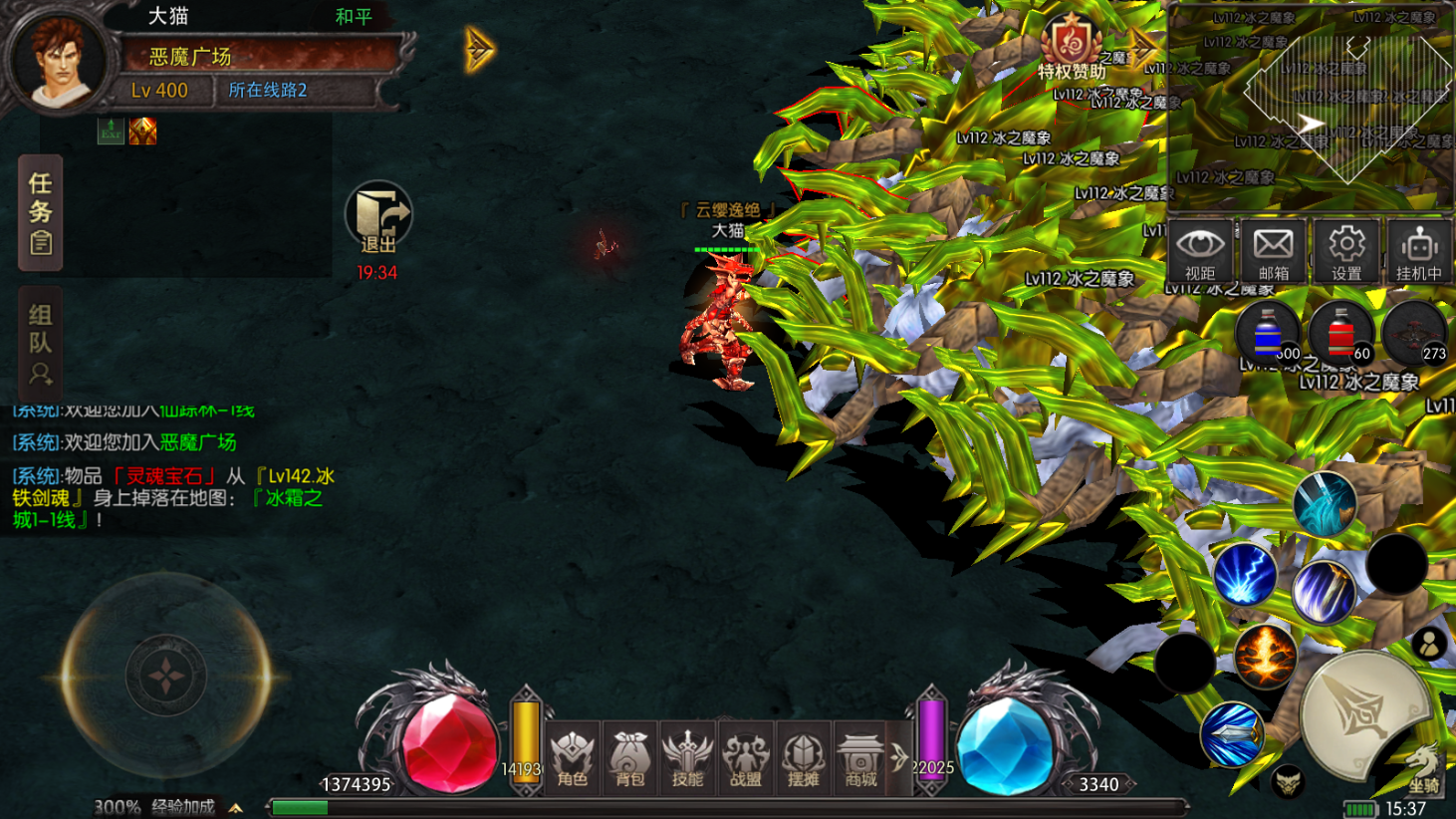The image size is (1456, 819).
Task: Open the 邮箱 mailbox
Action: (x=1273, y=250)
